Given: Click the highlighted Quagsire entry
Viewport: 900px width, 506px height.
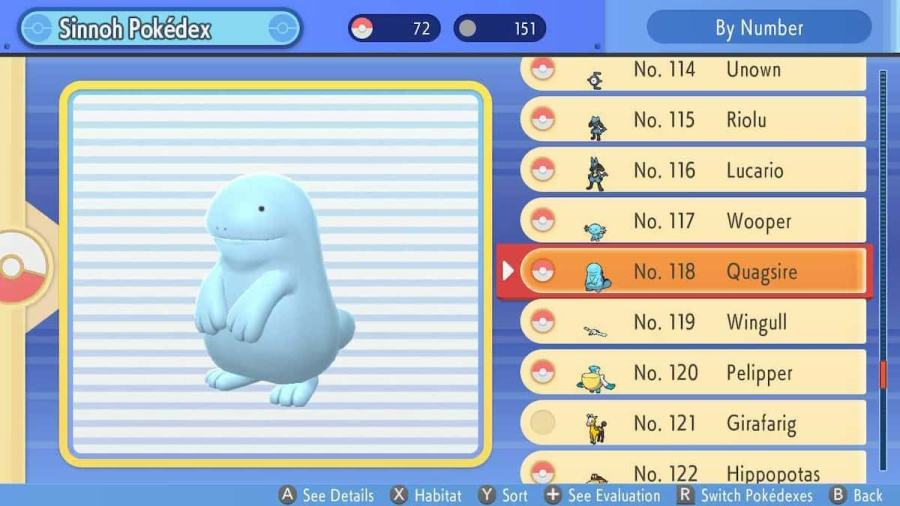Looking at the screenshot, I should pyautogui.click(x=693, y=271).
